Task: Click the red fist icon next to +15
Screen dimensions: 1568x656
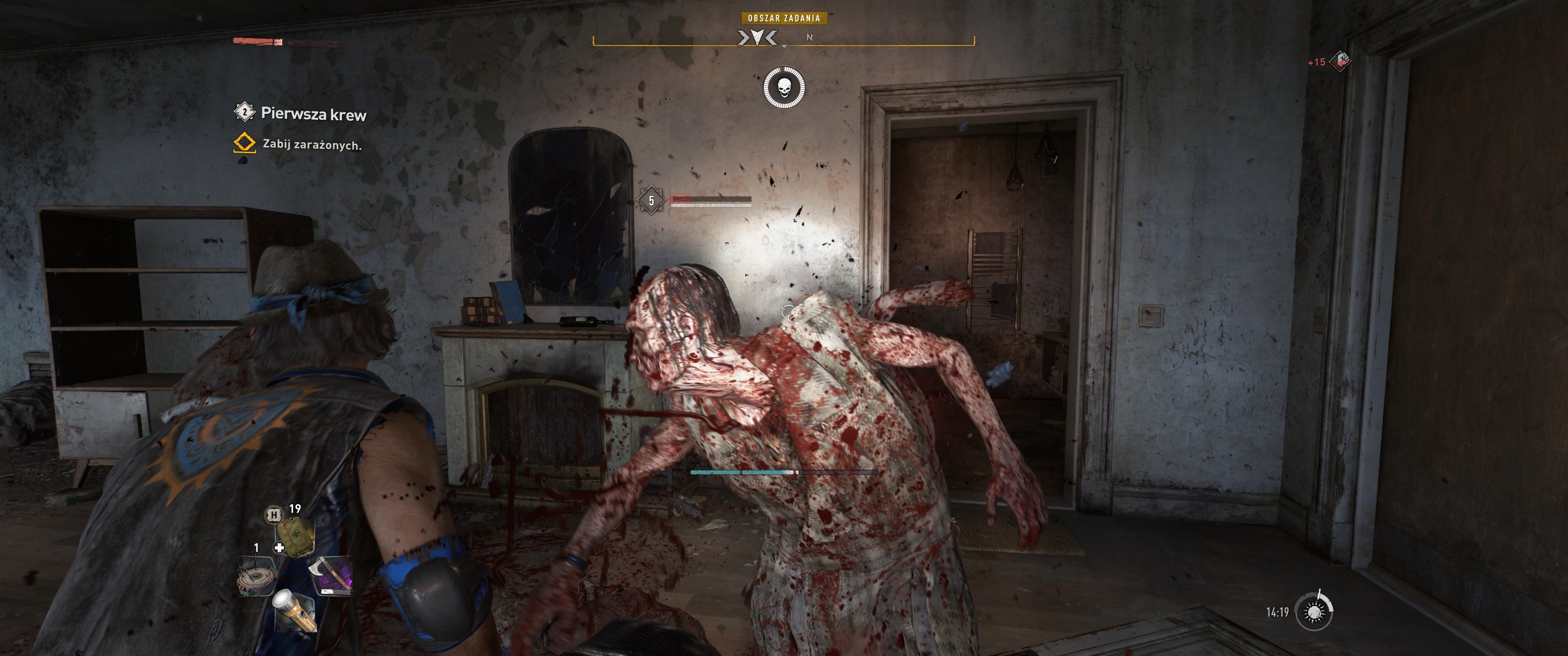Action: click(1341, 61)
